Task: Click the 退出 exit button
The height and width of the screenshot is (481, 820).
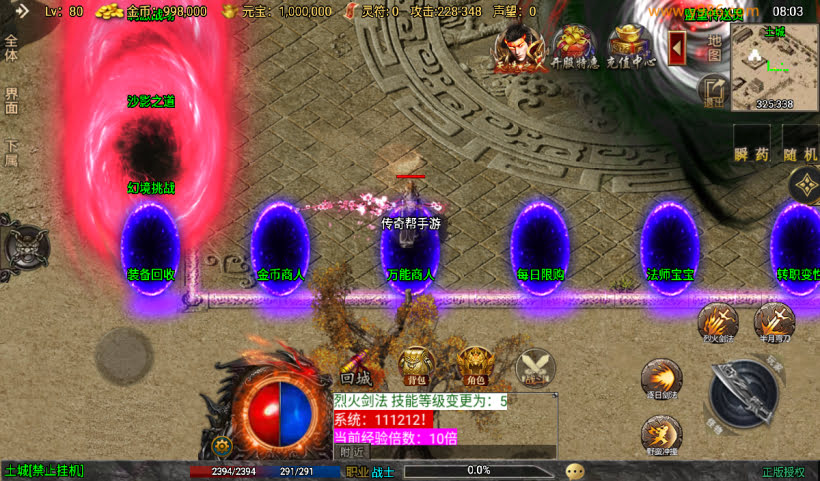Action: coord(713,90)
